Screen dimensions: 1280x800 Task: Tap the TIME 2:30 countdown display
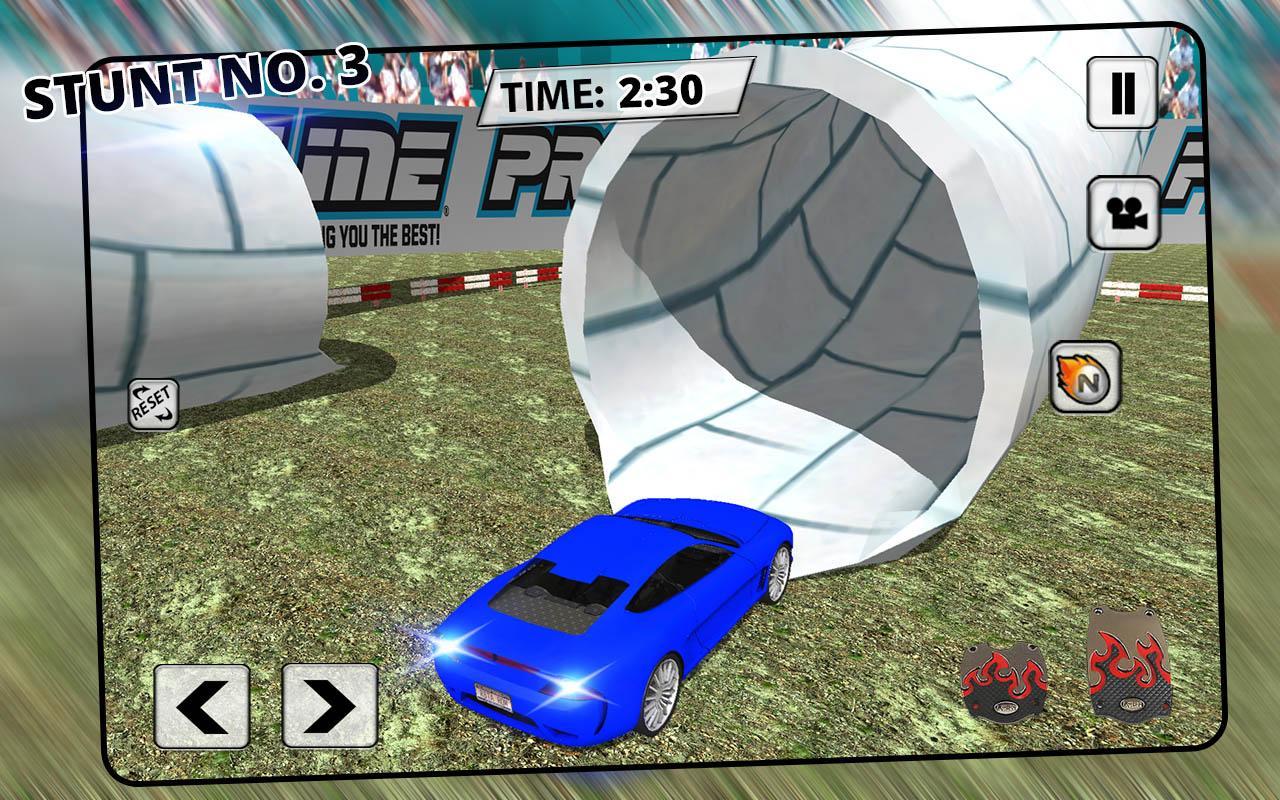(x=614, y=91)
